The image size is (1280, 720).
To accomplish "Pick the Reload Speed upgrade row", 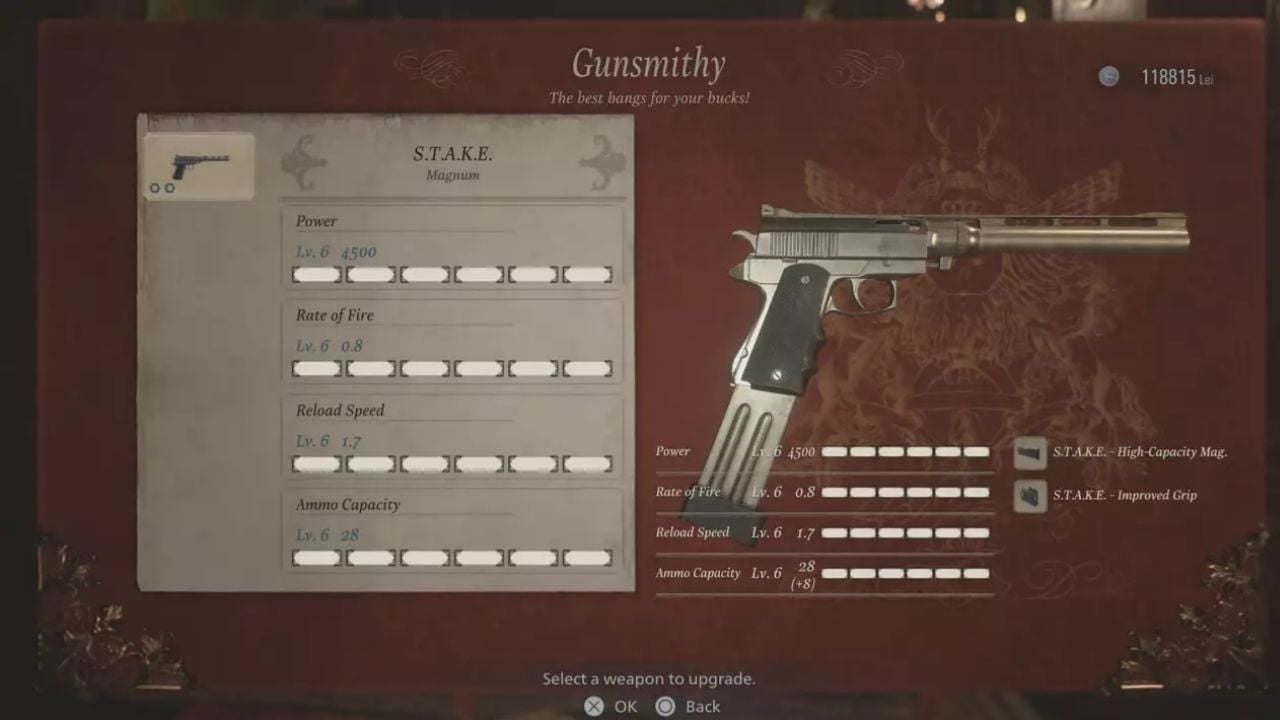I will click(x=452, y=437).
